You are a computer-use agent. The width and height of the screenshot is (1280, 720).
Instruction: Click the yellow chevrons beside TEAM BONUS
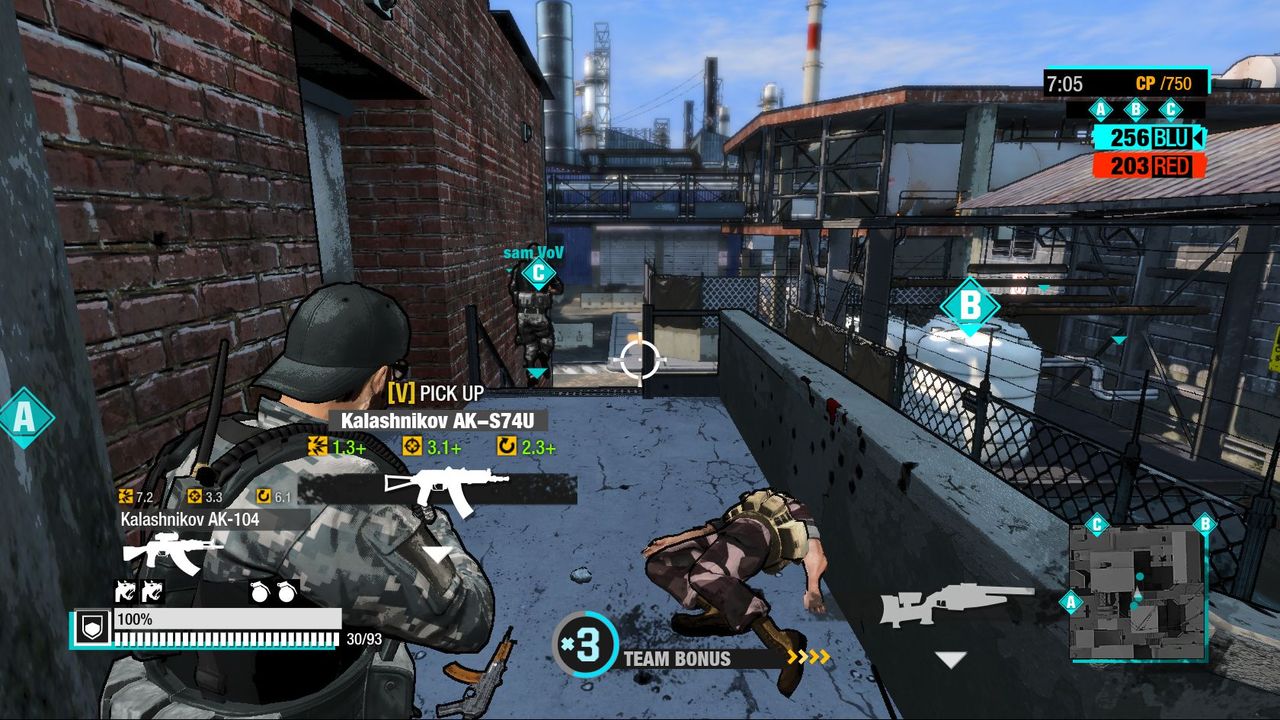tap(808, 659)
